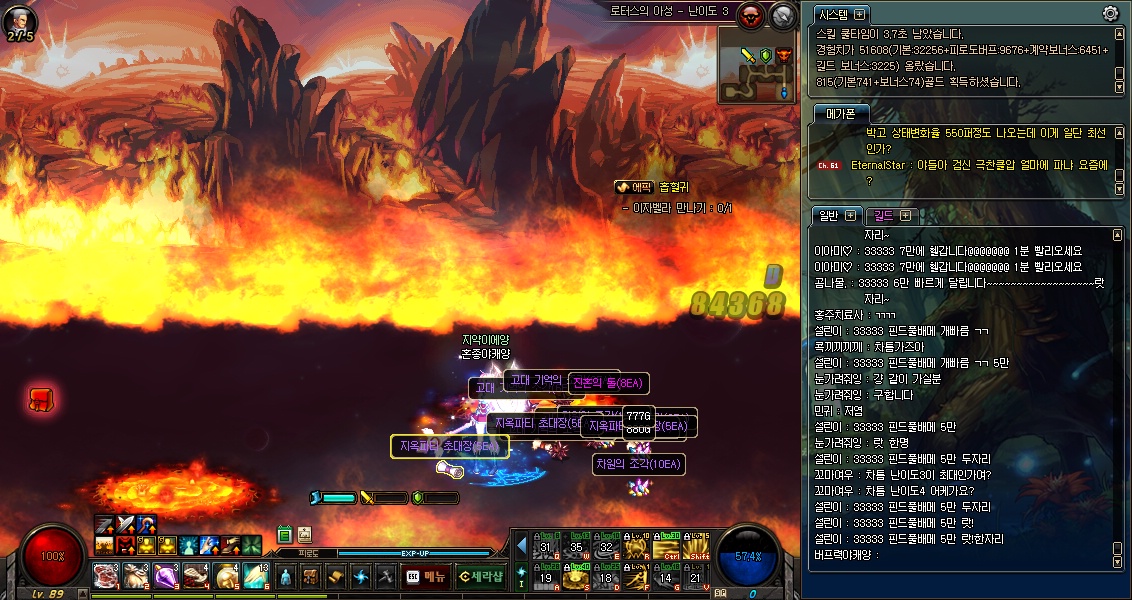The image size is (1132, 600).
Task: Open the crossed hammer tools icon
Action: [386, 577]
